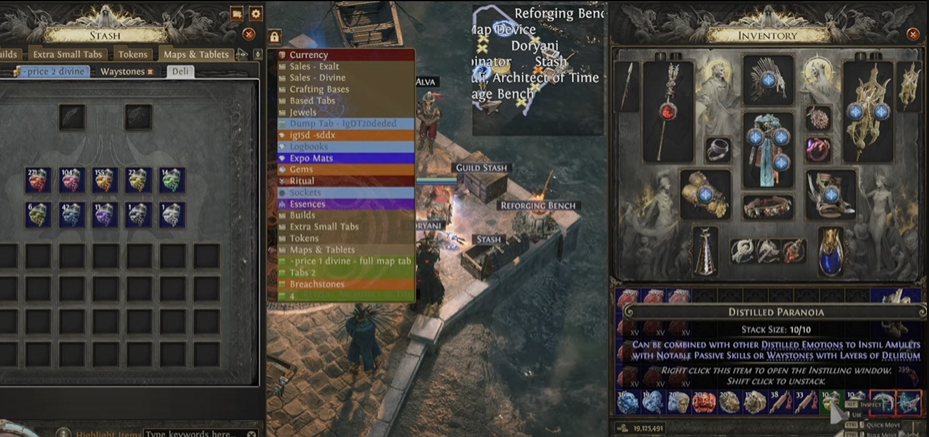The width and height of the screenshot is (929, 437).
Task: Open the Deli stash tab
Action: click(x=180, y=72)
